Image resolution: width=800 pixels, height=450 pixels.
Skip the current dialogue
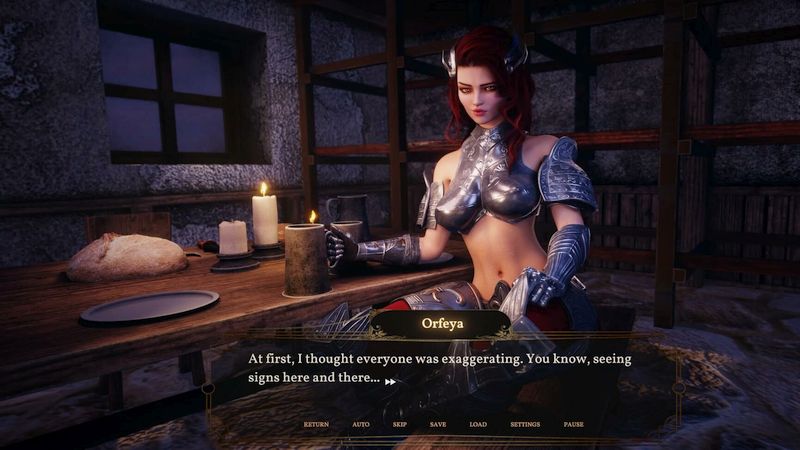[x=400, y=424]
